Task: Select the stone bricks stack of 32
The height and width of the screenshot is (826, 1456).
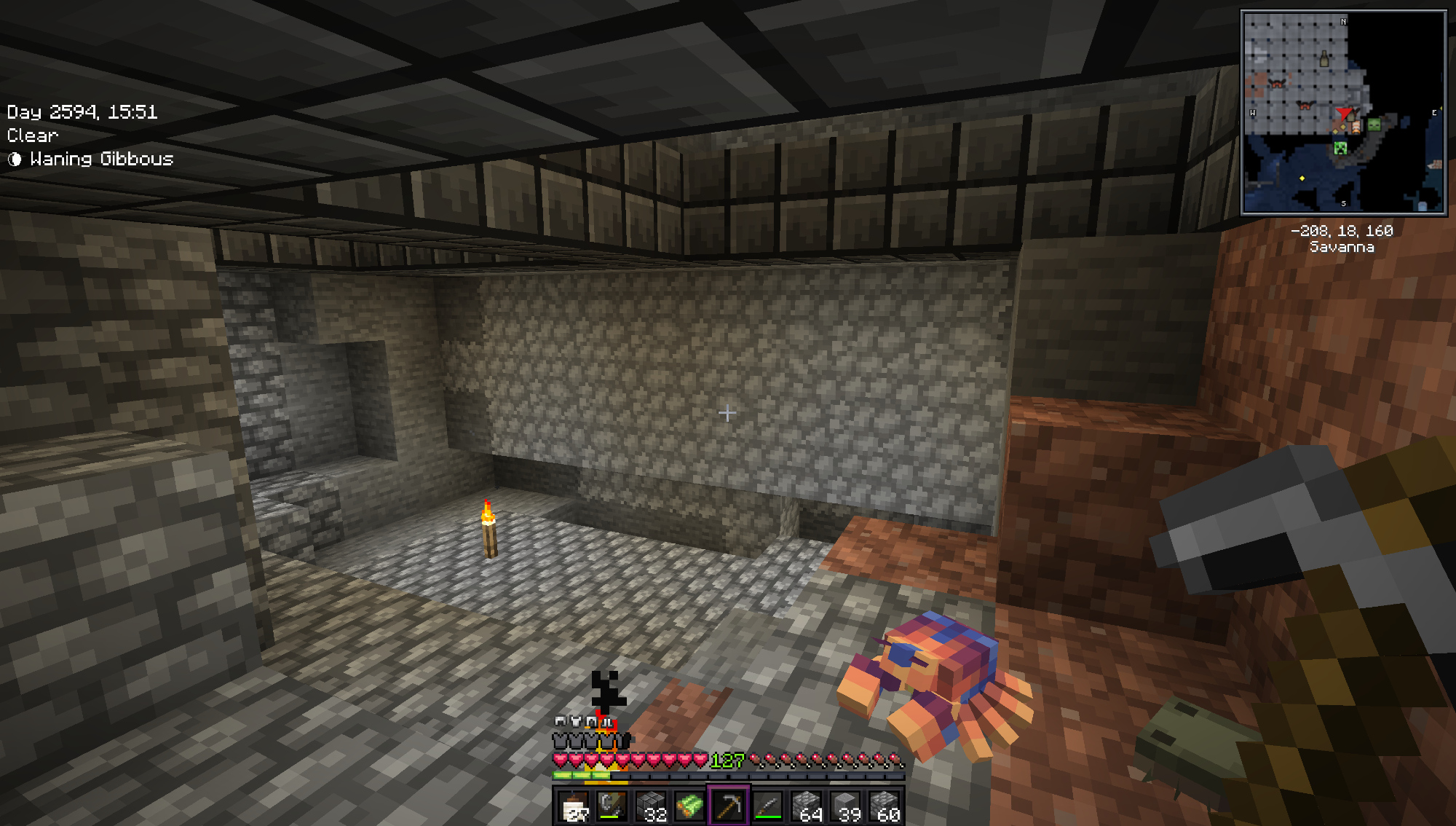Action: tap(650, 806)
